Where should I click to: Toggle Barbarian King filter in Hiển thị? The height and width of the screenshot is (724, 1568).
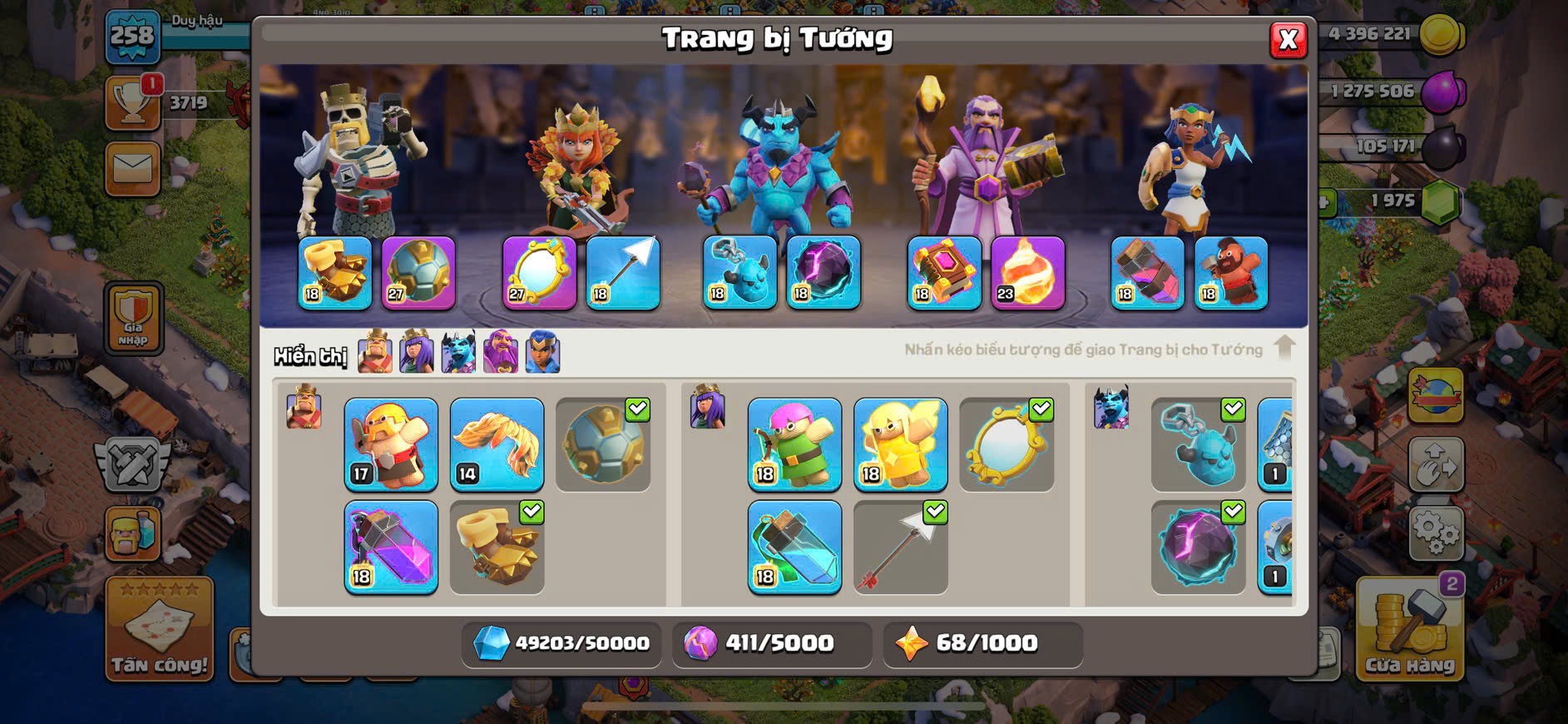tap(375, 352)
